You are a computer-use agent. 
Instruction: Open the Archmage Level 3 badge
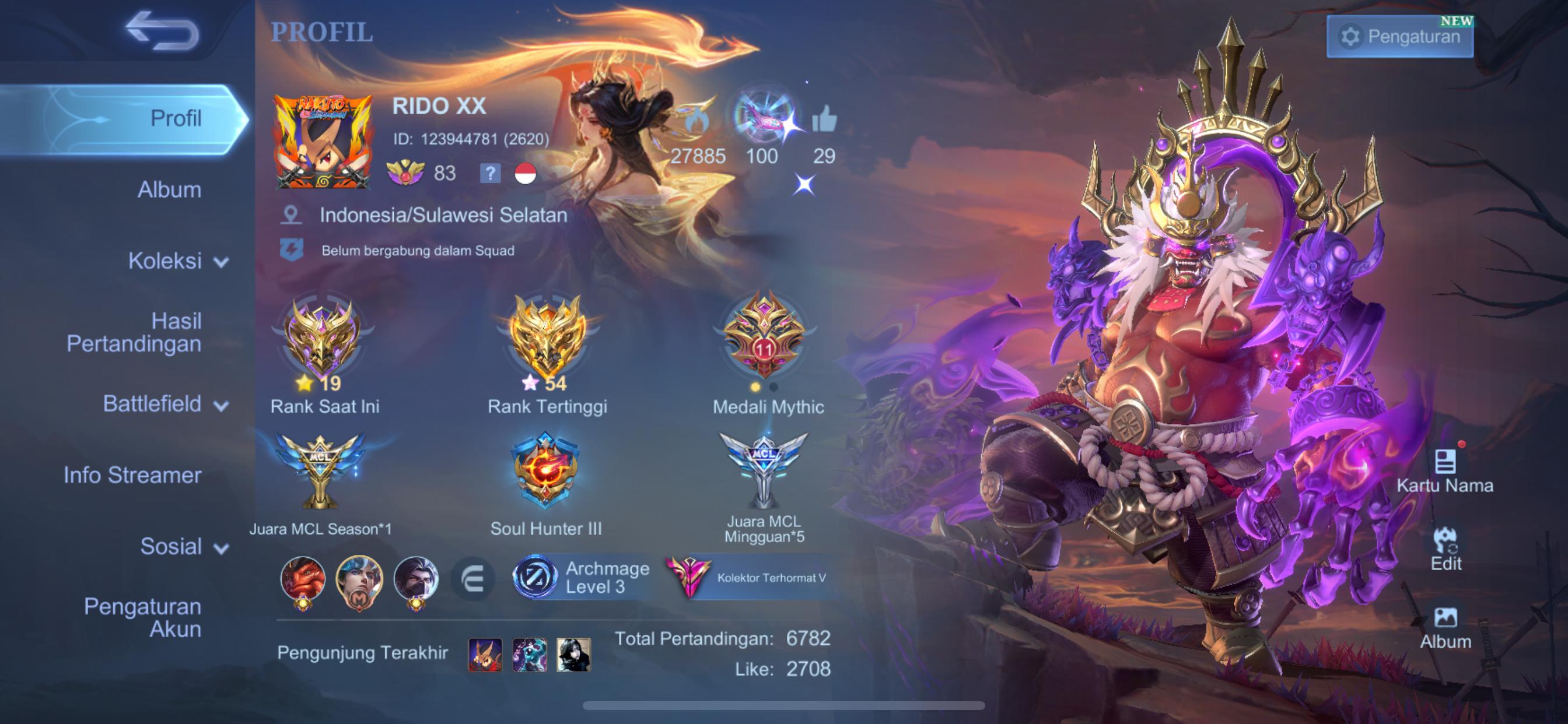coord(582,577)
